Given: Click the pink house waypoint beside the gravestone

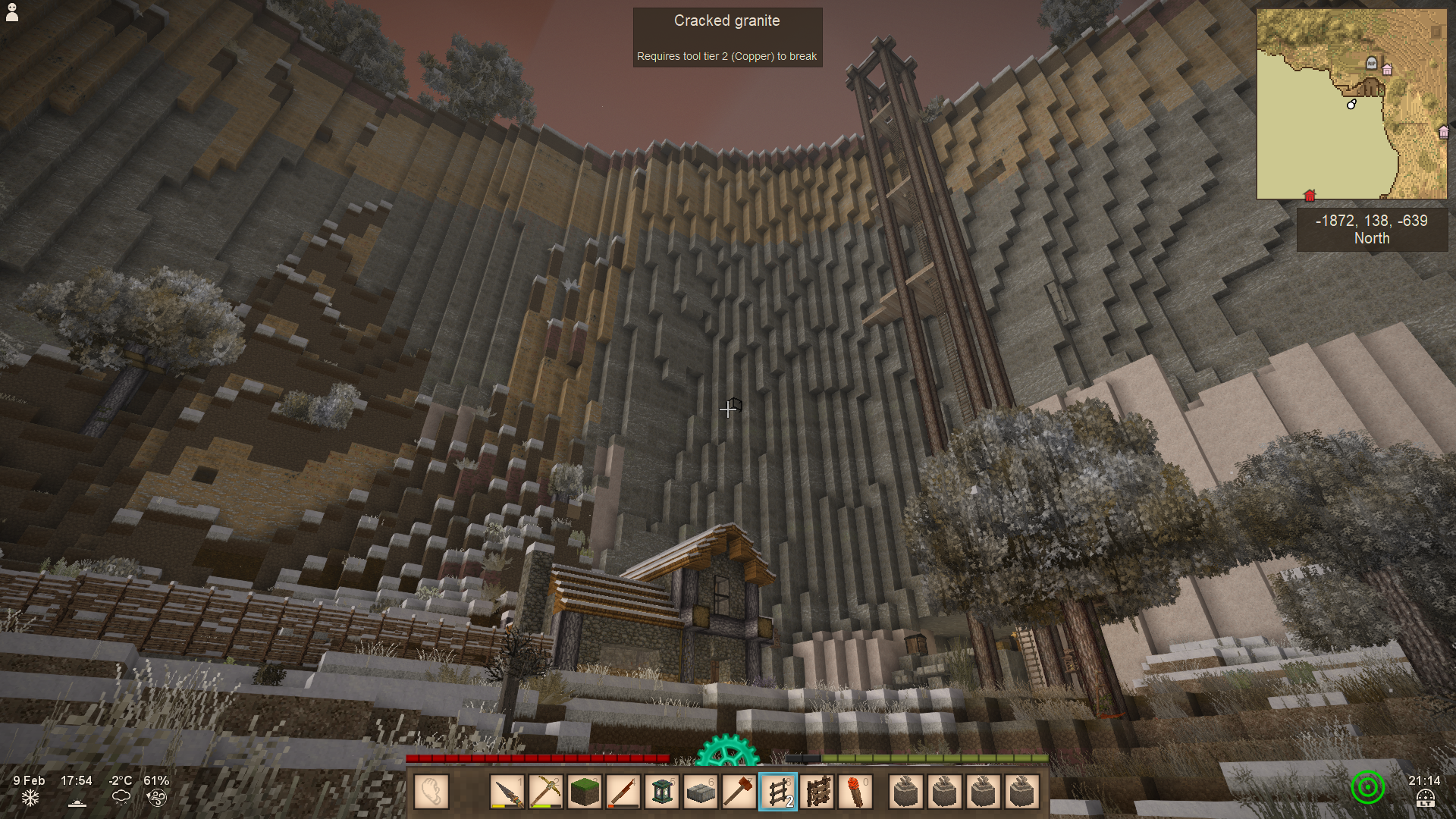Looking at the screenshot, I should (1387, 70).
